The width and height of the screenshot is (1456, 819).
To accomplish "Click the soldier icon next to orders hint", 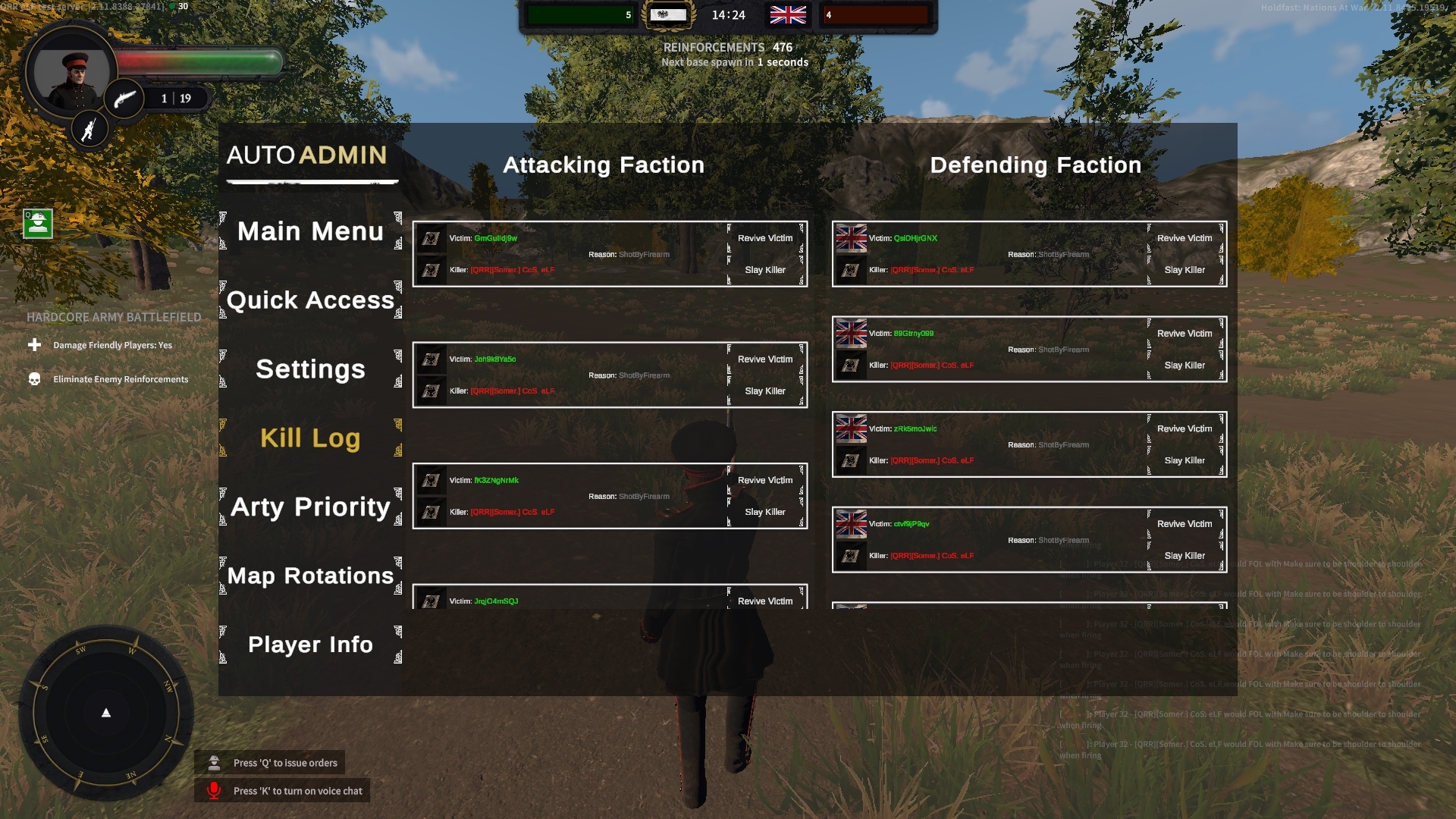I will coord(215,762).
